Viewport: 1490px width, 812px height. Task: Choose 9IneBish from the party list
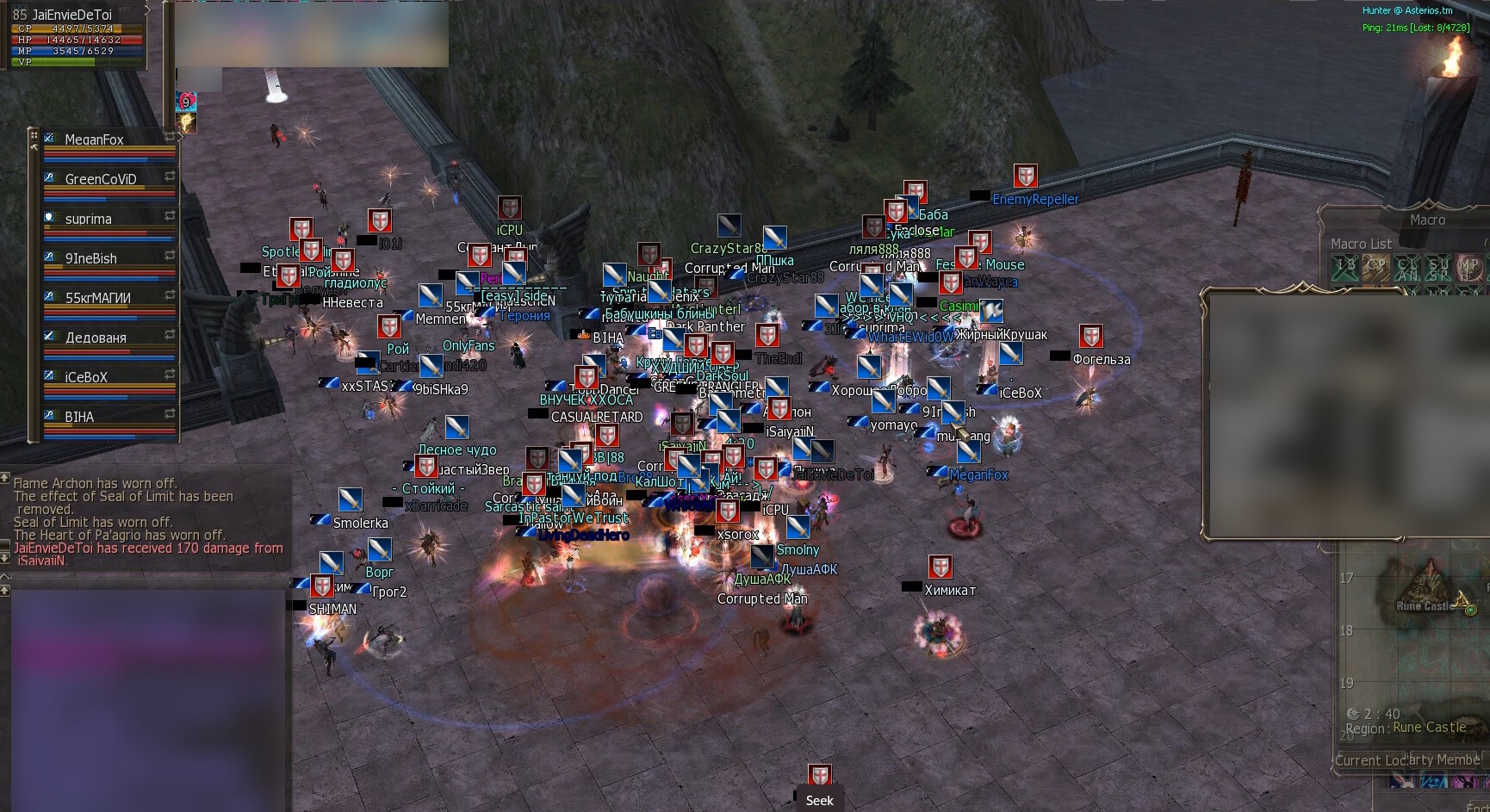(91, 258)
